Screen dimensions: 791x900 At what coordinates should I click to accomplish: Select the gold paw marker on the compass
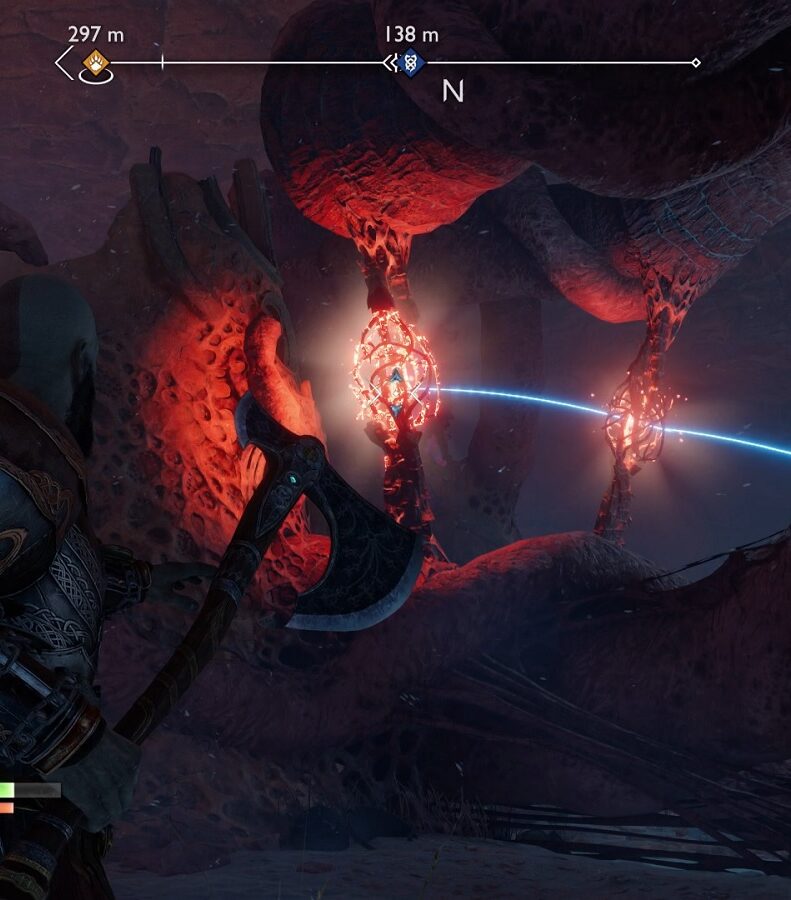coord(96,61)
